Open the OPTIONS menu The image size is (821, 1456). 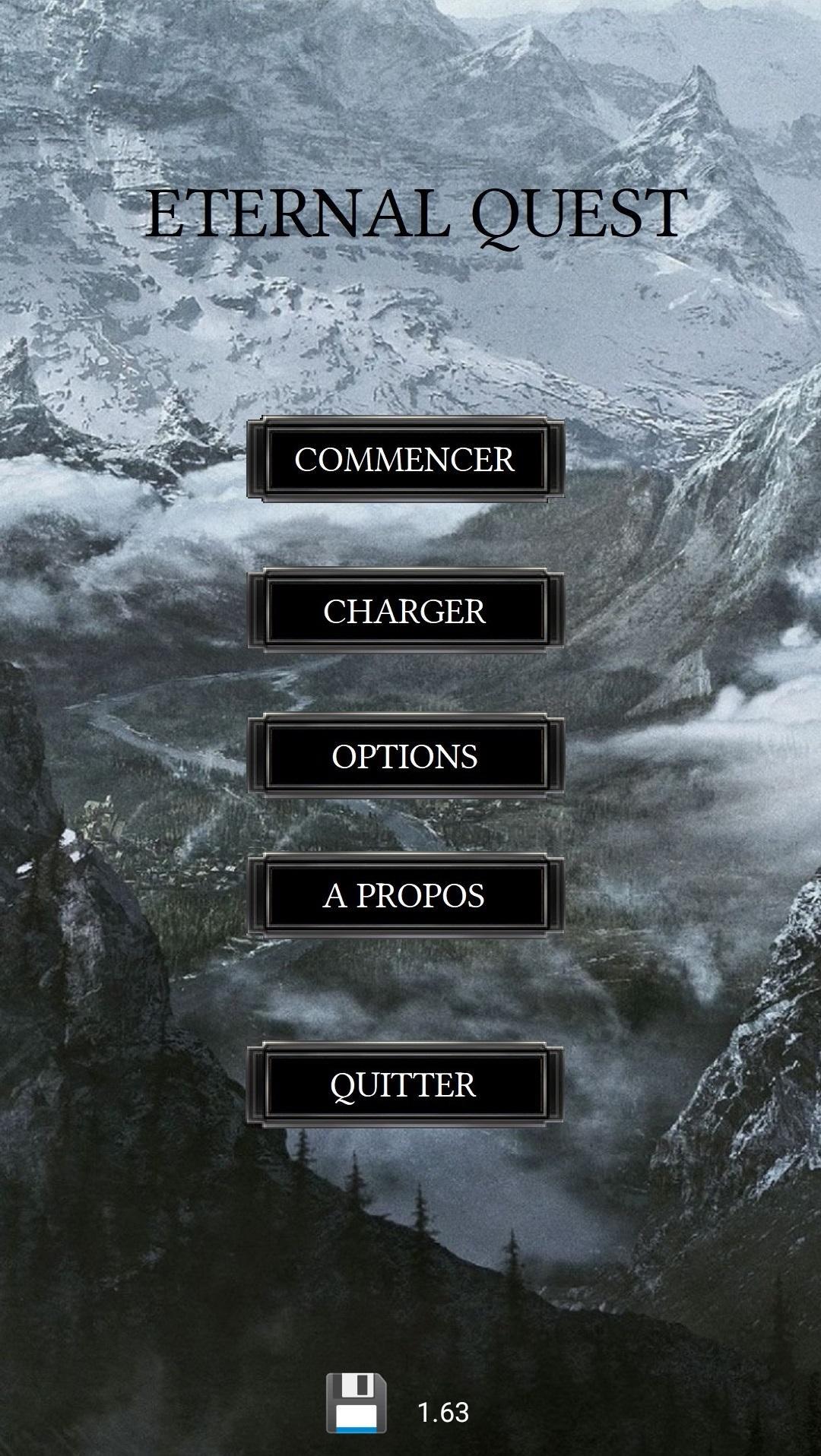(405, 756)
